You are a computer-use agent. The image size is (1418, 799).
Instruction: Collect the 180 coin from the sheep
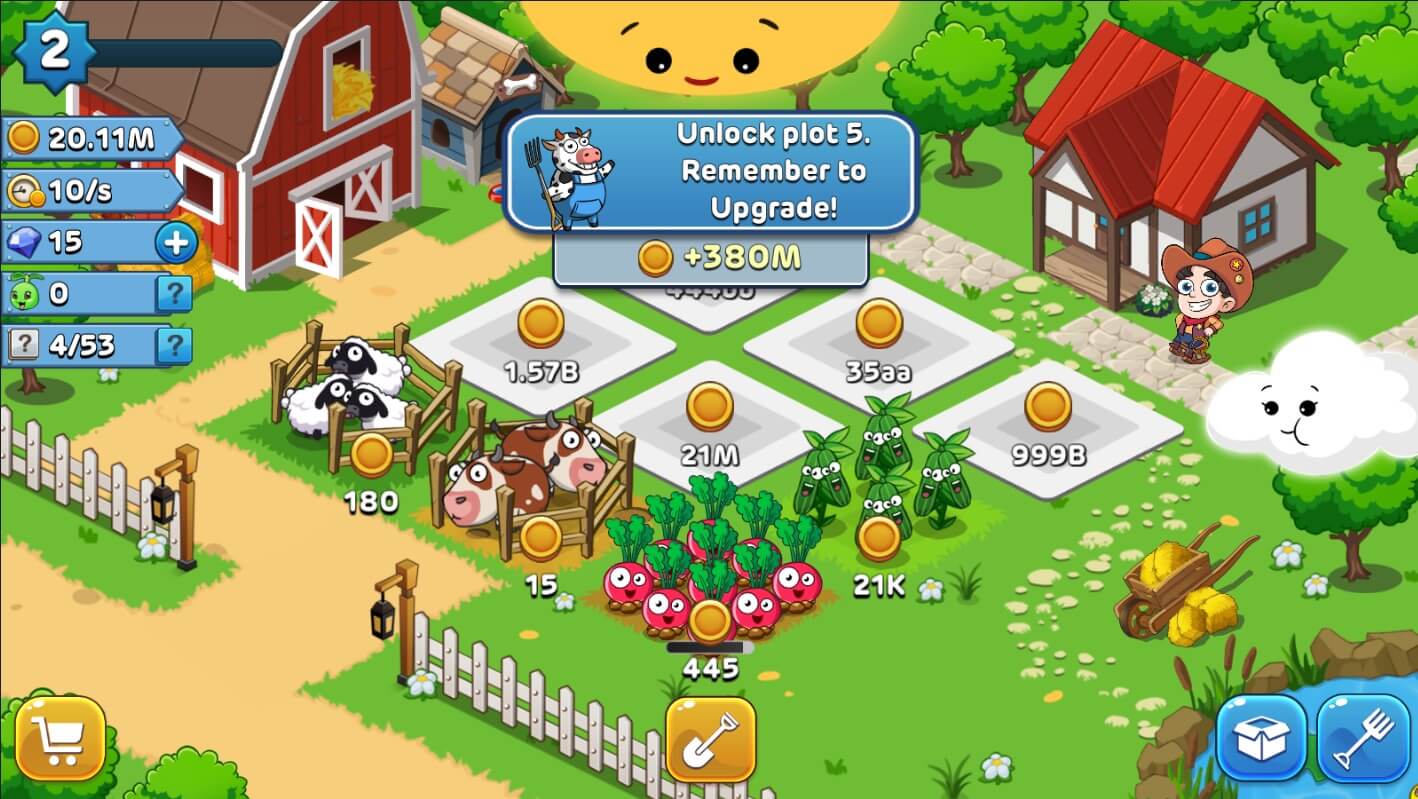[x=371, y=455]
